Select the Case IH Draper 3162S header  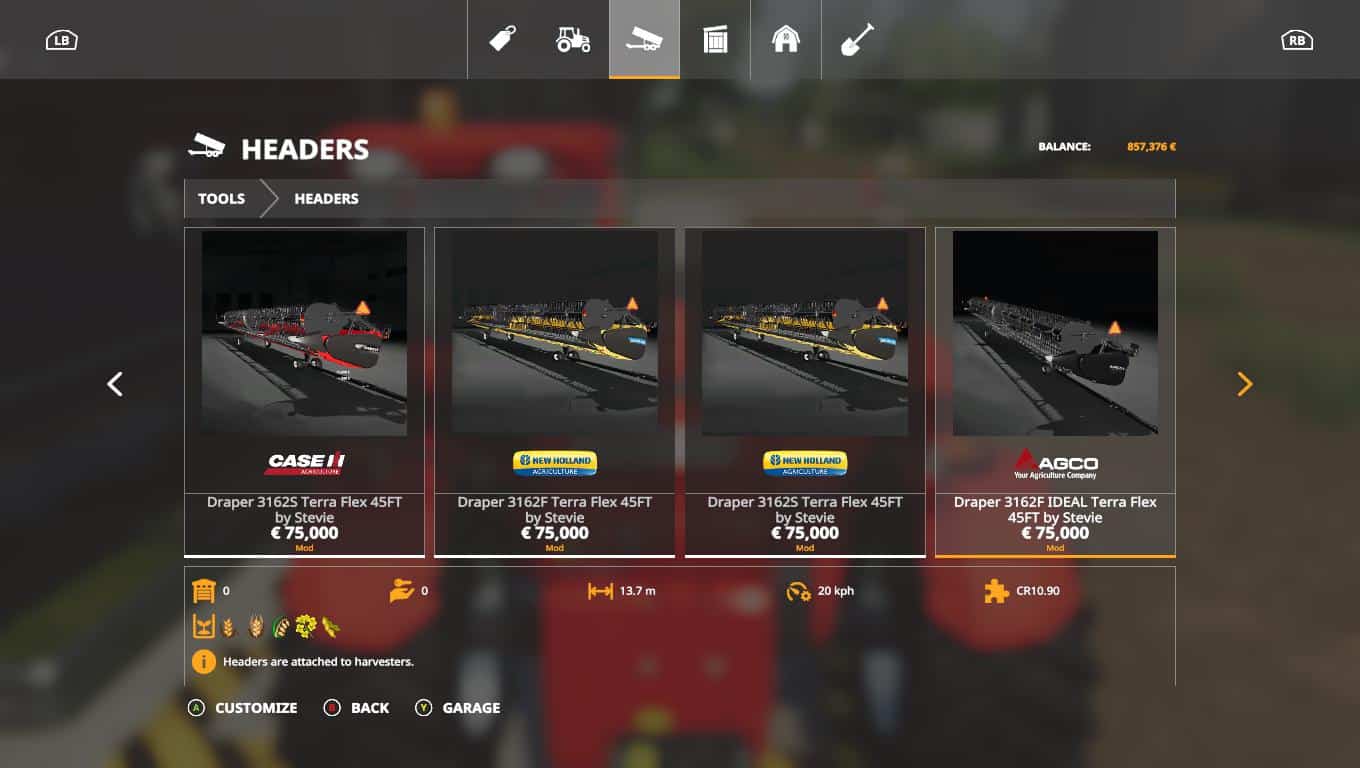(304, 391)
